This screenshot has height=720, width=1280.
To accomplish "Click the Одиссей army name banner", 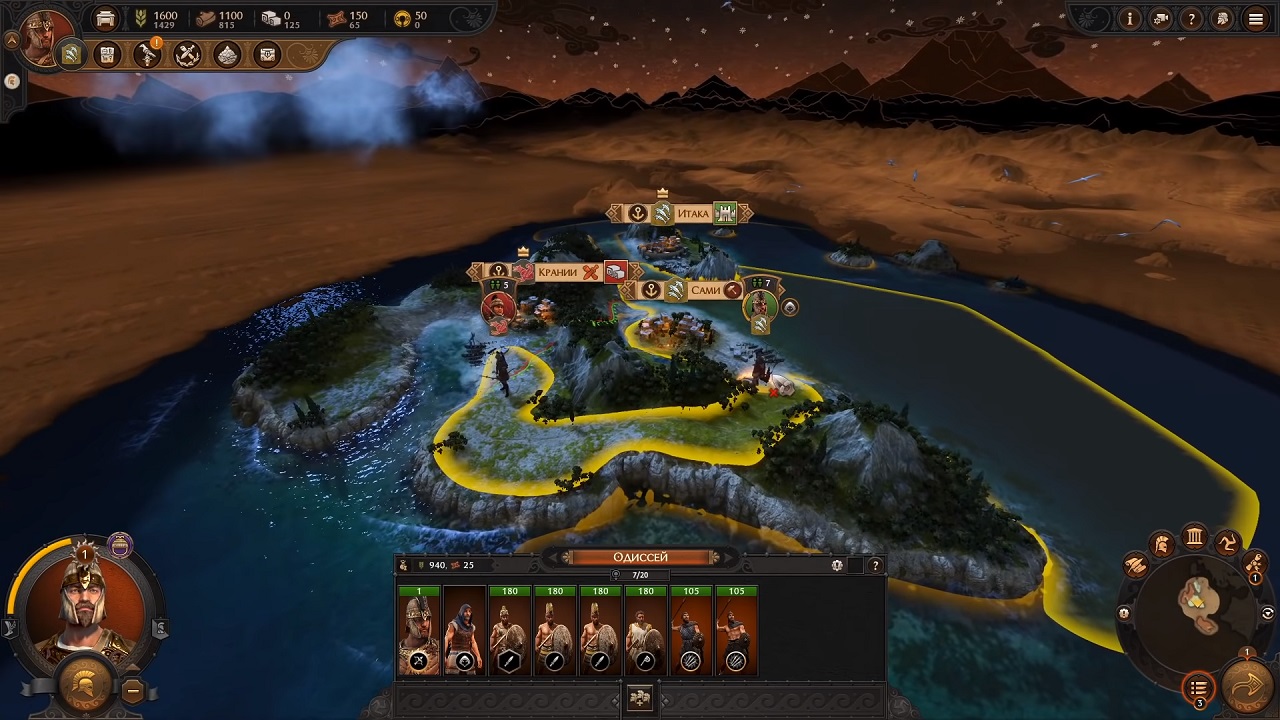I will tap(640, 557).
